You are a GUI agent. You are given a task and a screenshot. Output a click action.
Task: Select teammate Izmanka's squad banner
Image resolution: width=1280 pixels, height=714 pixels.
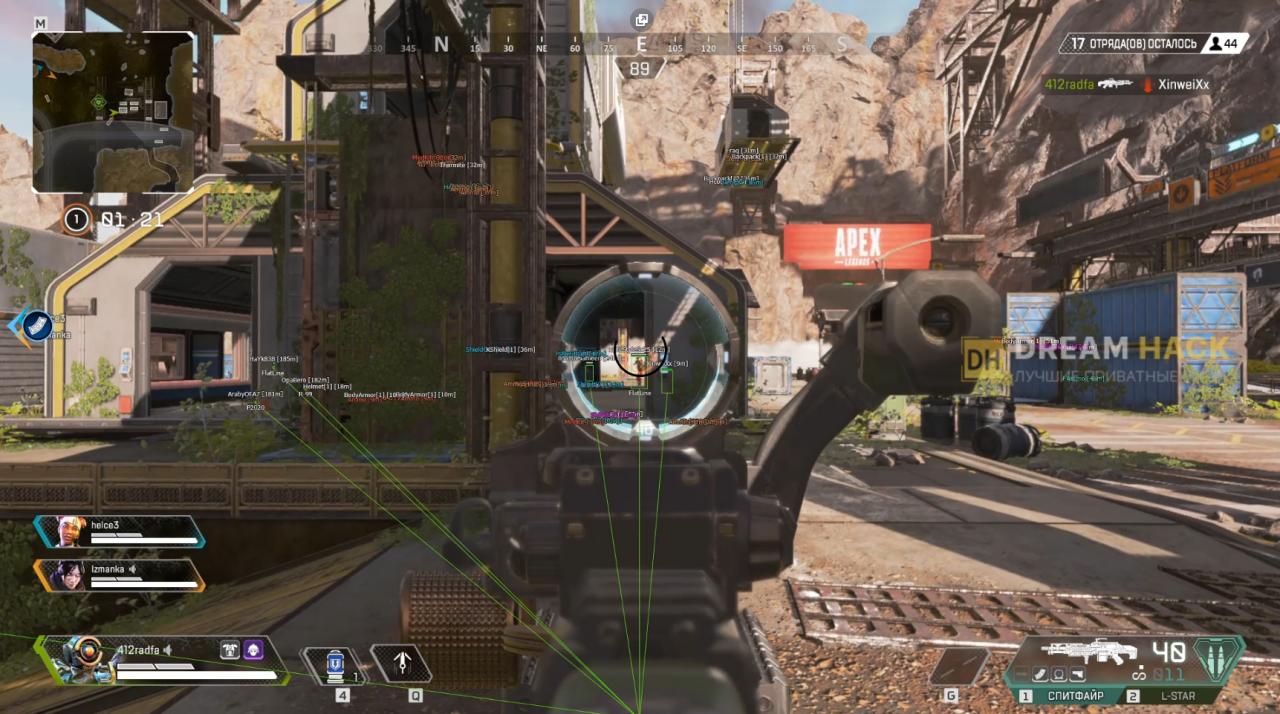pos(118,574)
